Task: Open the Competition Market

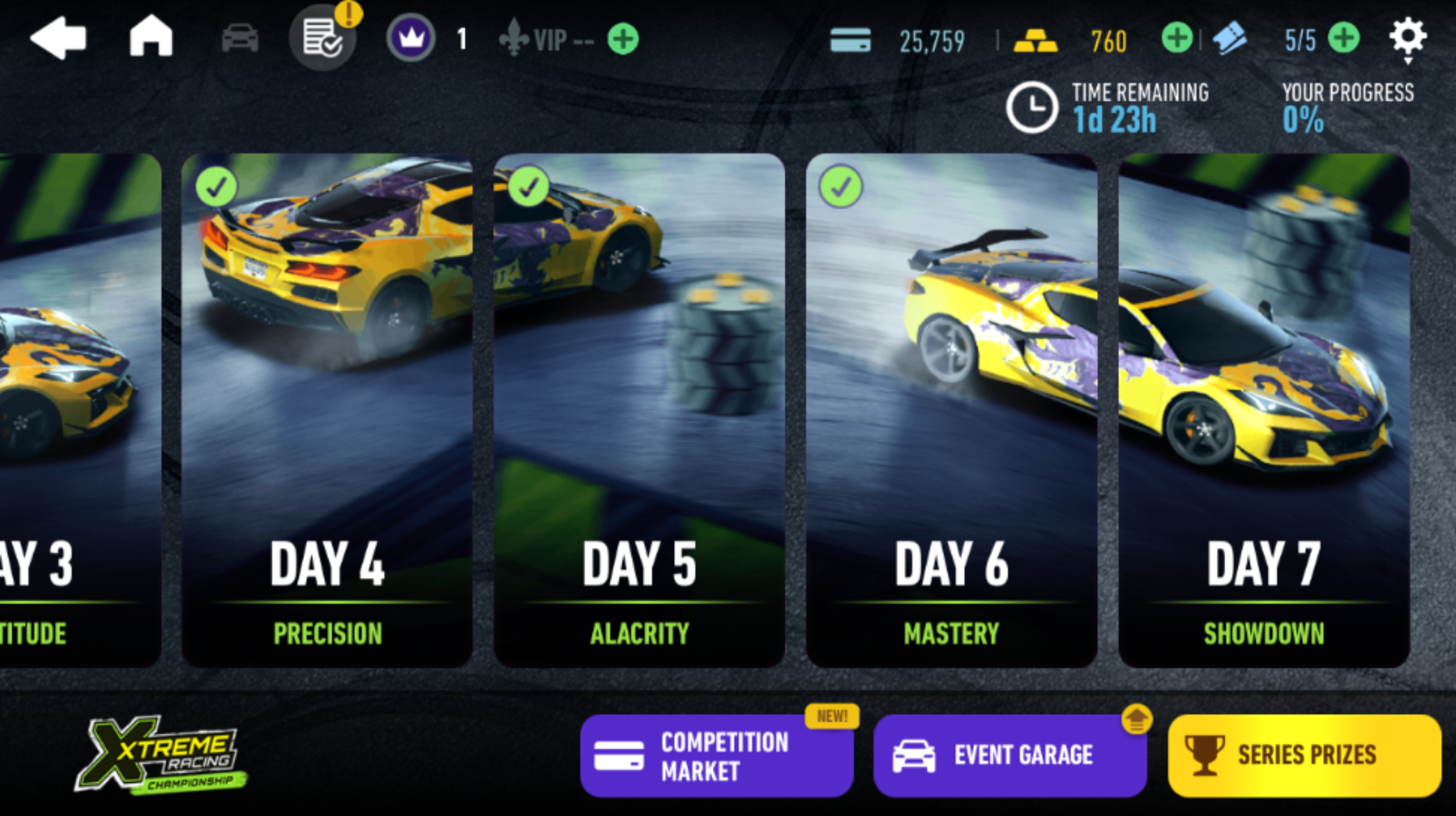Action: point(716,756)
